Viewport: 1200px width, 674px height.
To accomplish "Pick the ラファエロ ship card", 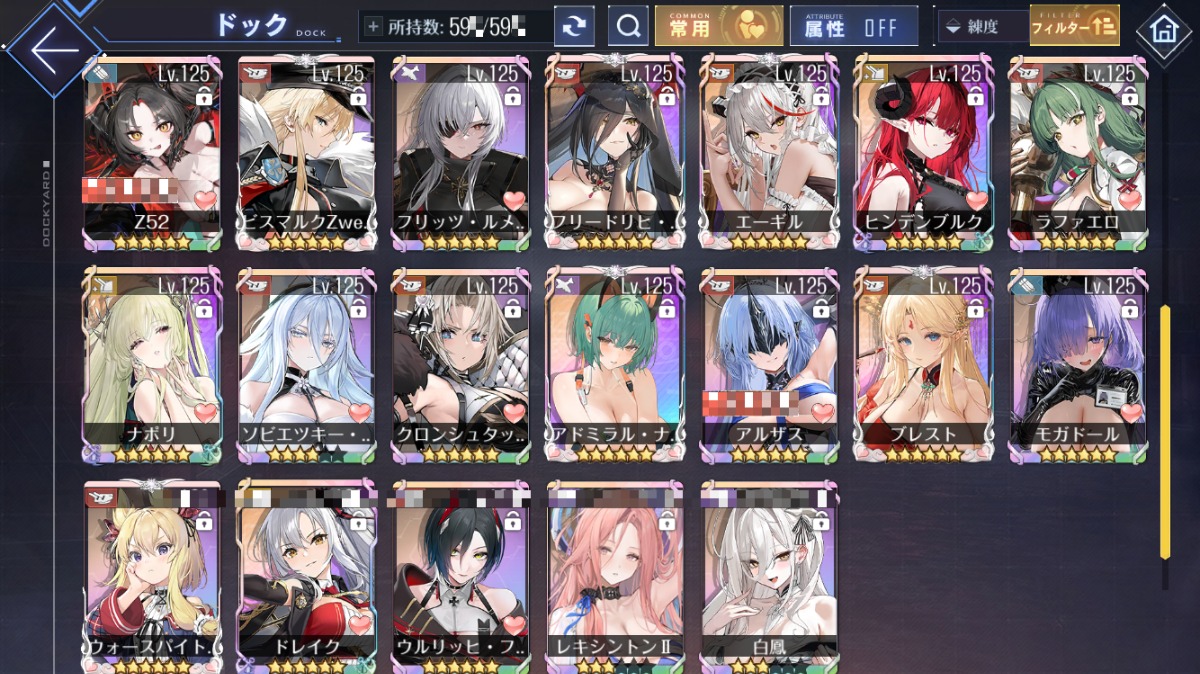I will 1077,150.
